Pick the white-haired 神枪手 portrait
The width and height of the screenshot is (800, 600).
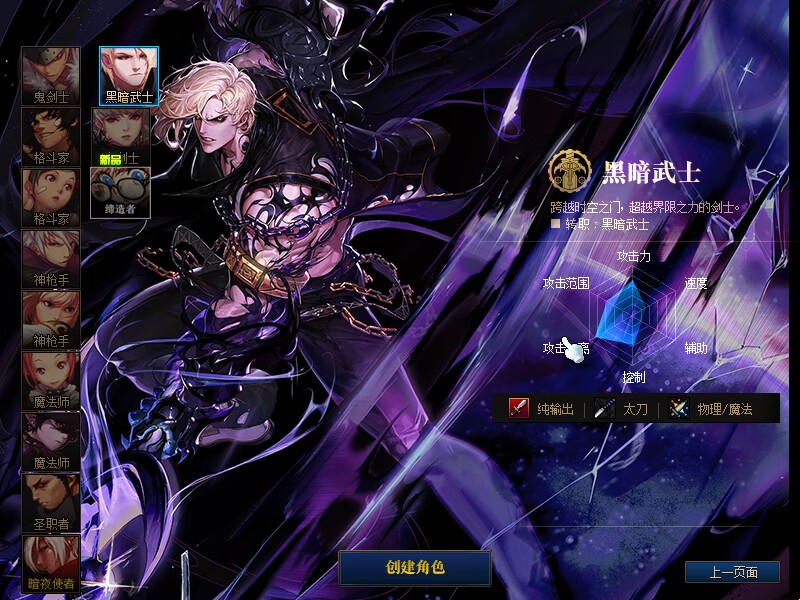[51, 260]
